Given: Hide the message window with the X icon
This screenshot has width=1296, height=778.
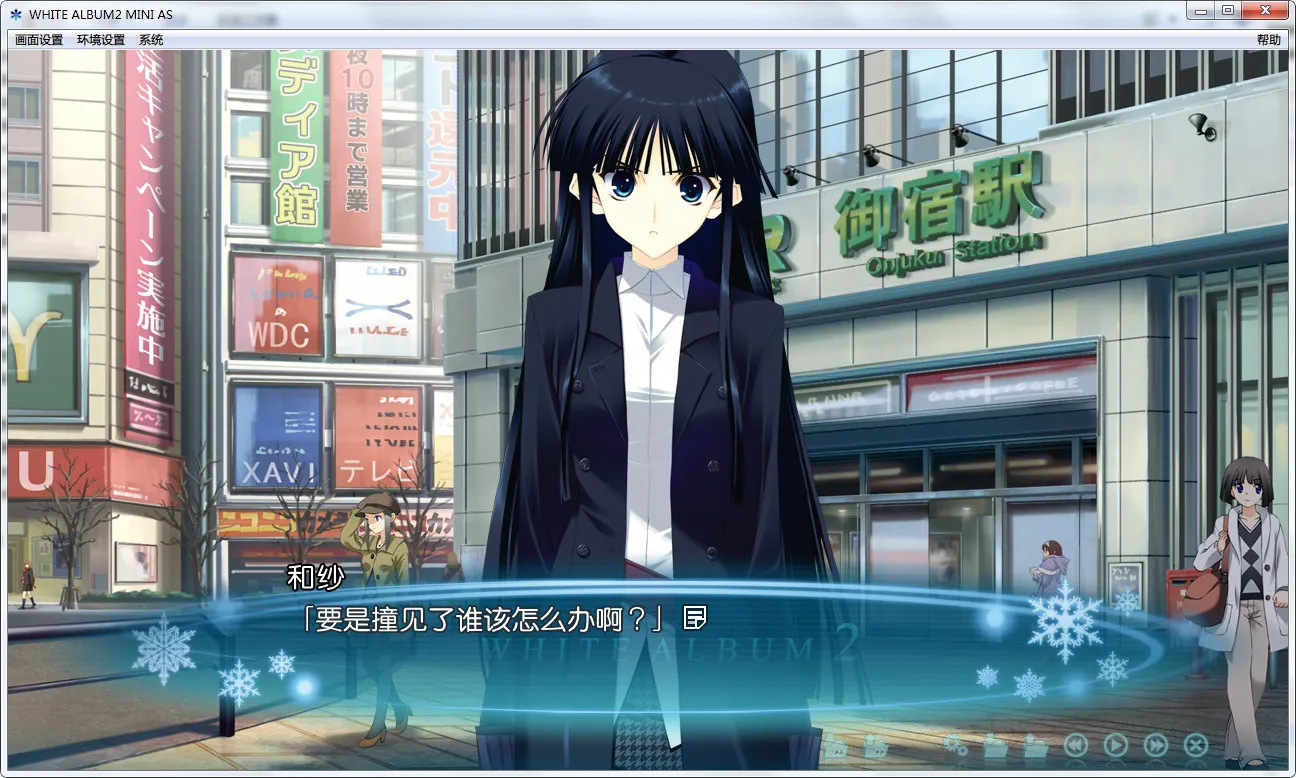Looking at the screenshot, I should (1194, 745).
